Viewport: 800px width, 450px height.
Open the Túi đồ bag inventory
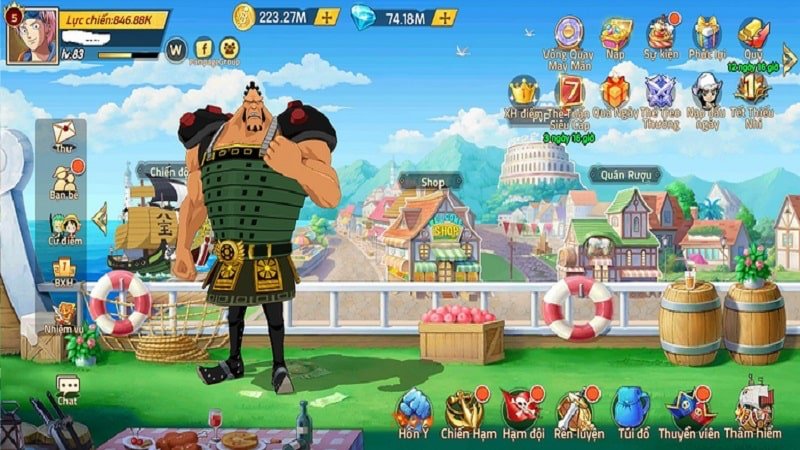pyautogui.click(x=630, y=412)
